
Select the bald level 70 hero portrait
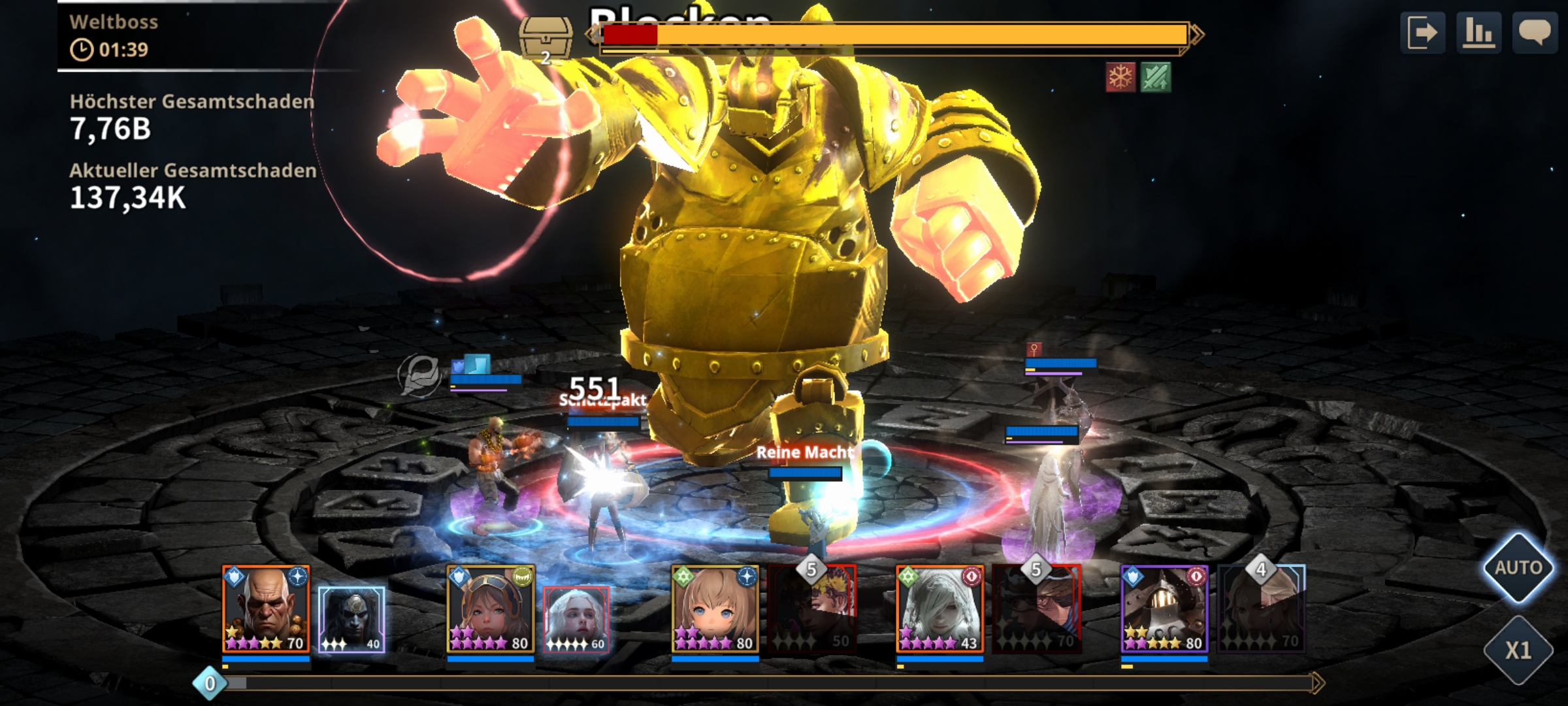point(266,609)
